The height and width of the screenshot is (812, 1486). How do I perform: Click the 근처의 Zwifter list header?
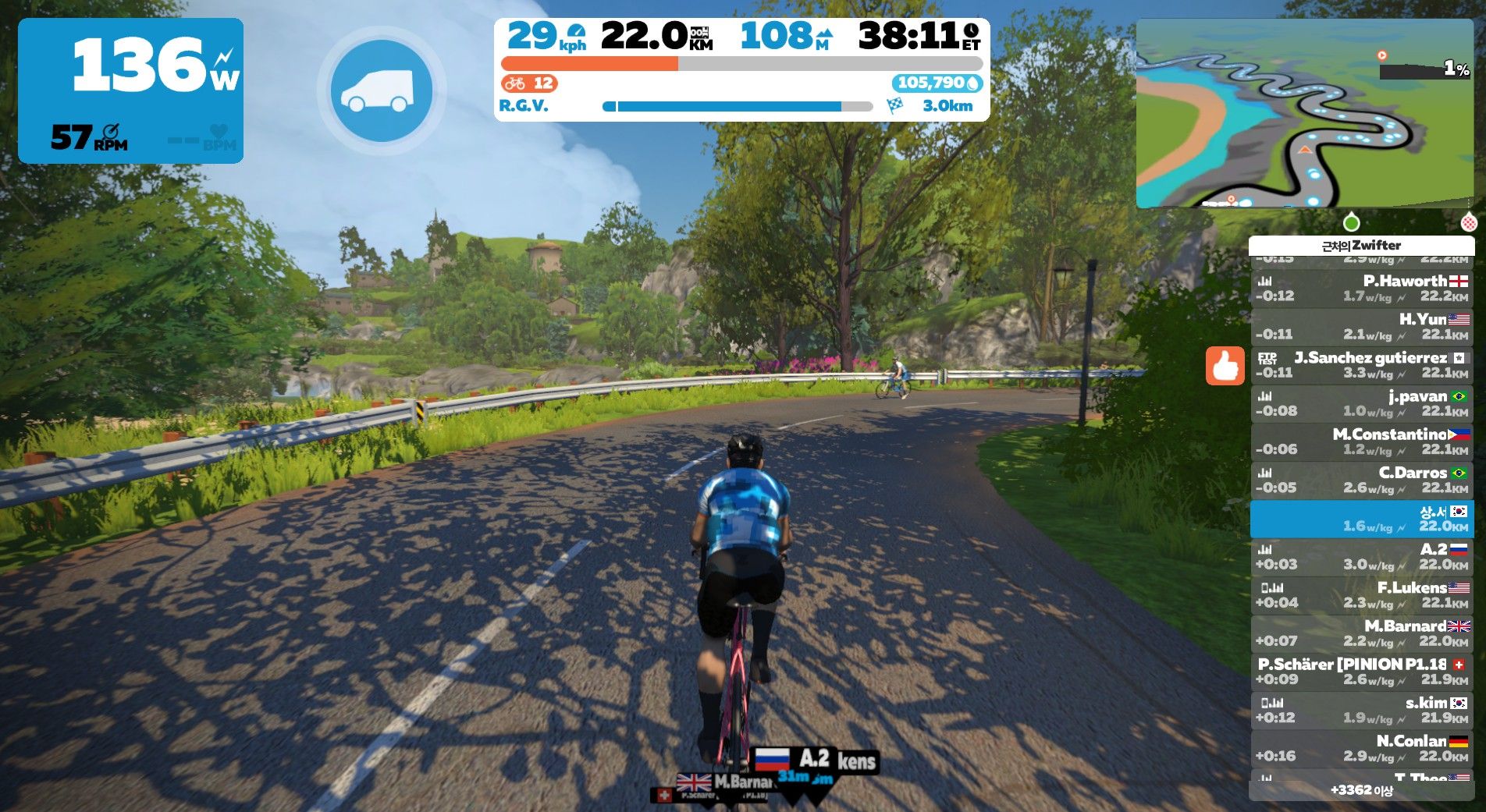pos(1361,246)
